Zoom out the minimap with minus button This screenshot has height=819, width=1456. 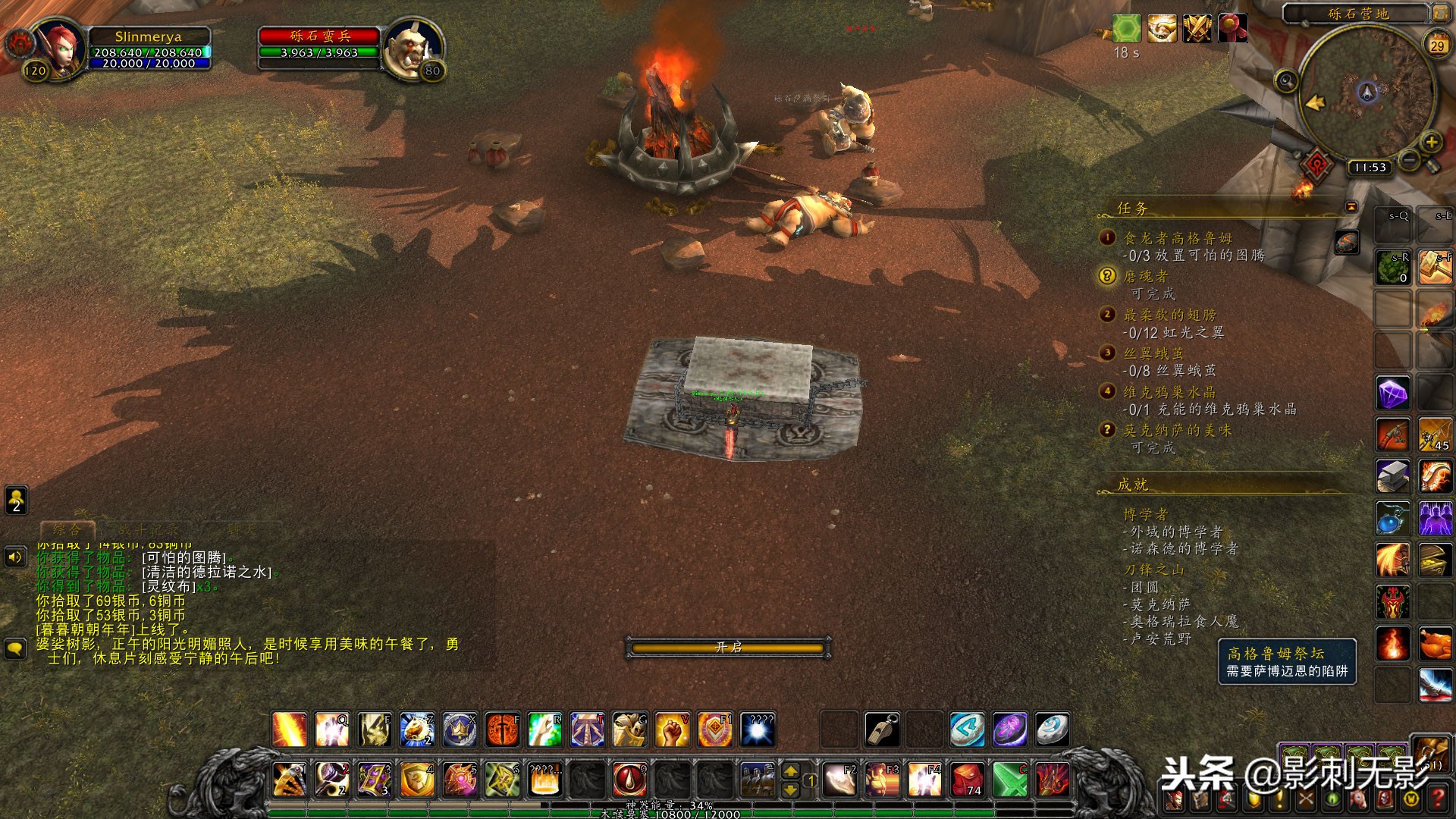[1409, 159]
